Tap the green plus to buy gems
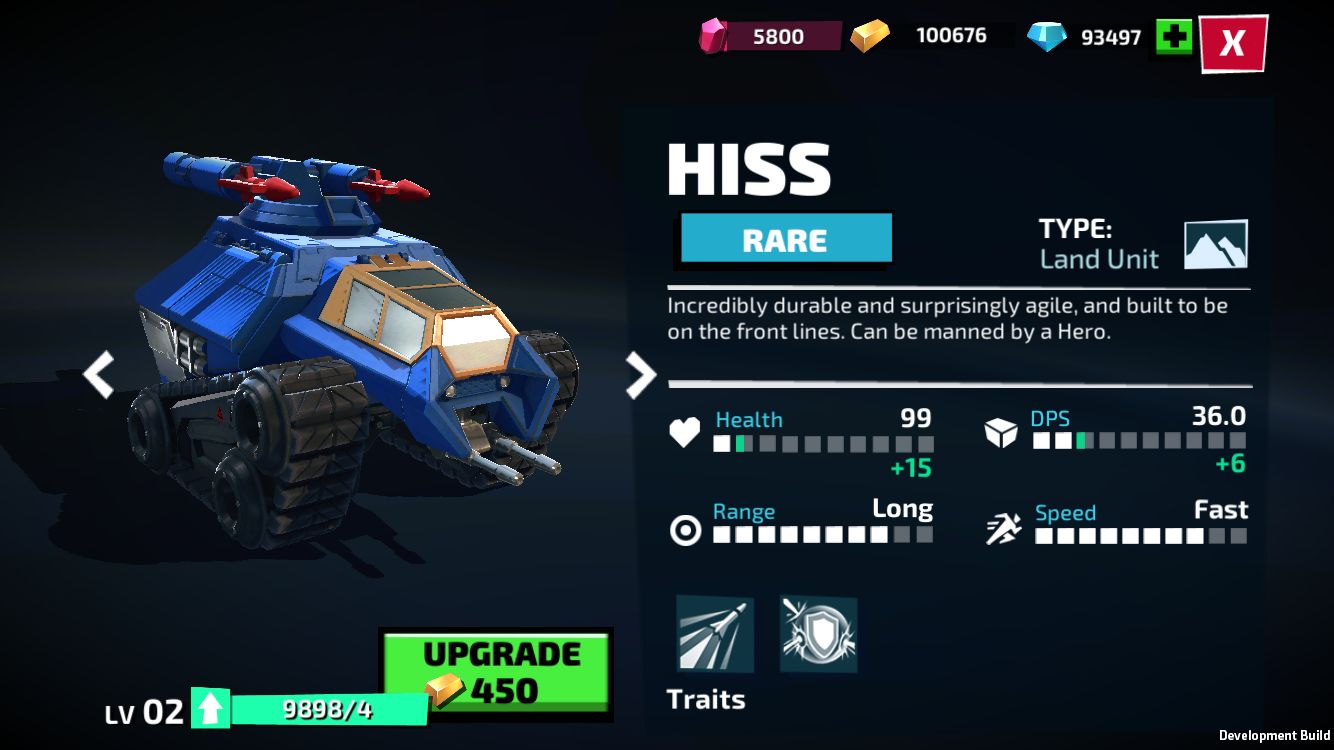This screenshot has height=750, width=1334. pyautogui.click(x=1174, y=37)
